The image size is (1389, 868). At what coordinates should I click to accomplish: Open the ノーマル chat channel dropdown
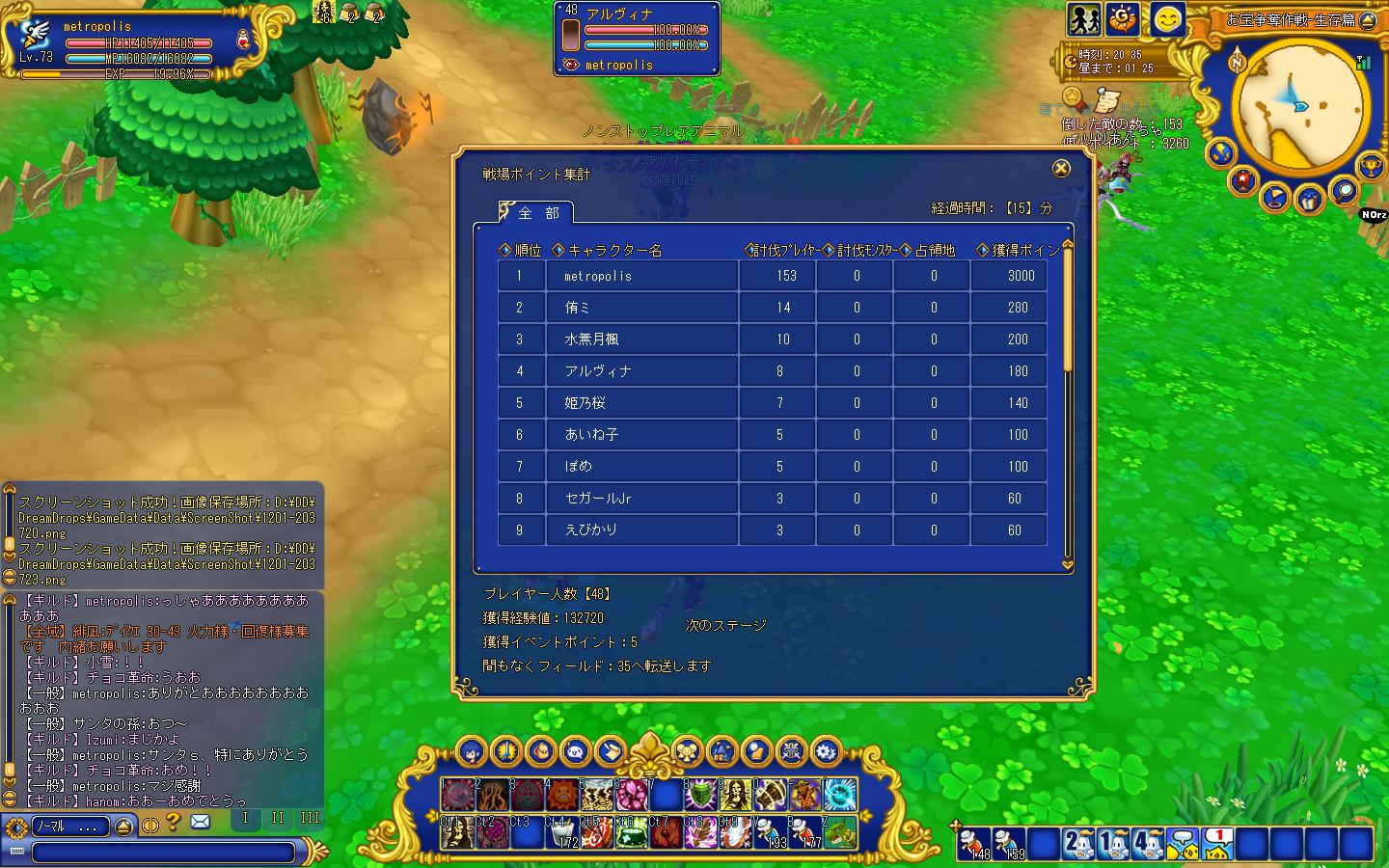pyautogui.click(x=68, y=824)
